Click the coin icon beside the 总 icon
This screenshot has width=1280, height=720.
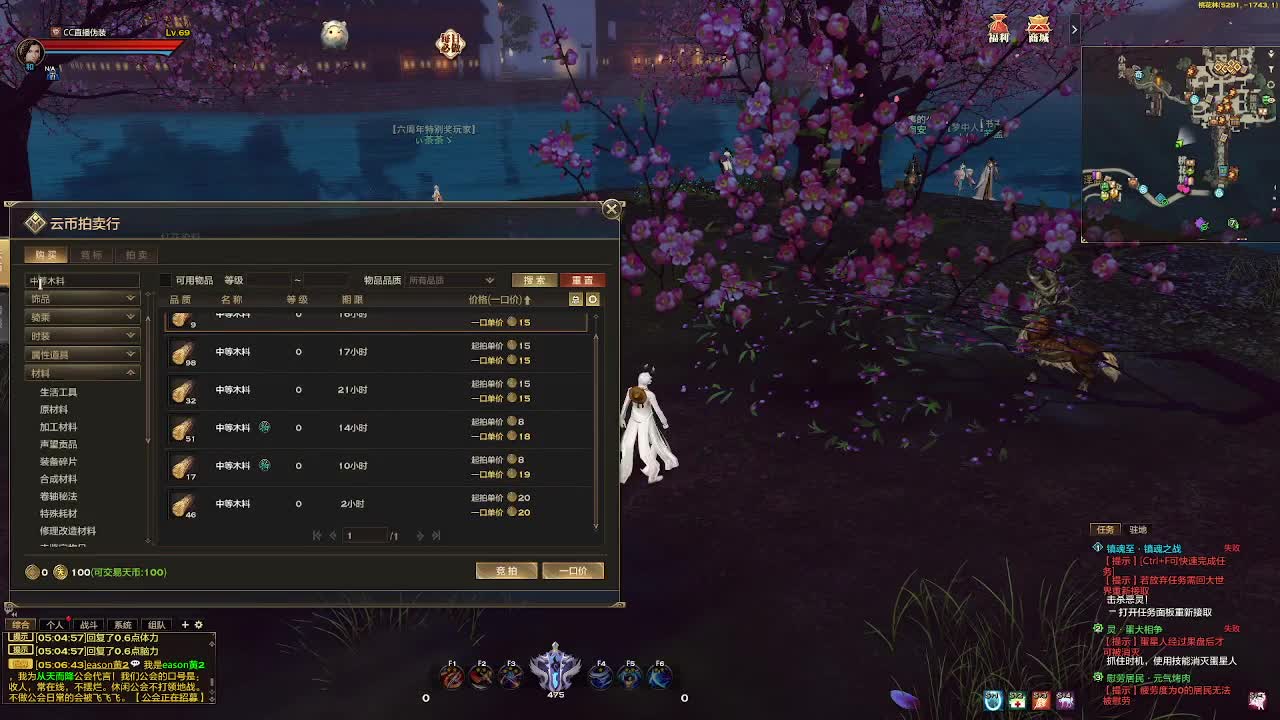tap(592, 299)
